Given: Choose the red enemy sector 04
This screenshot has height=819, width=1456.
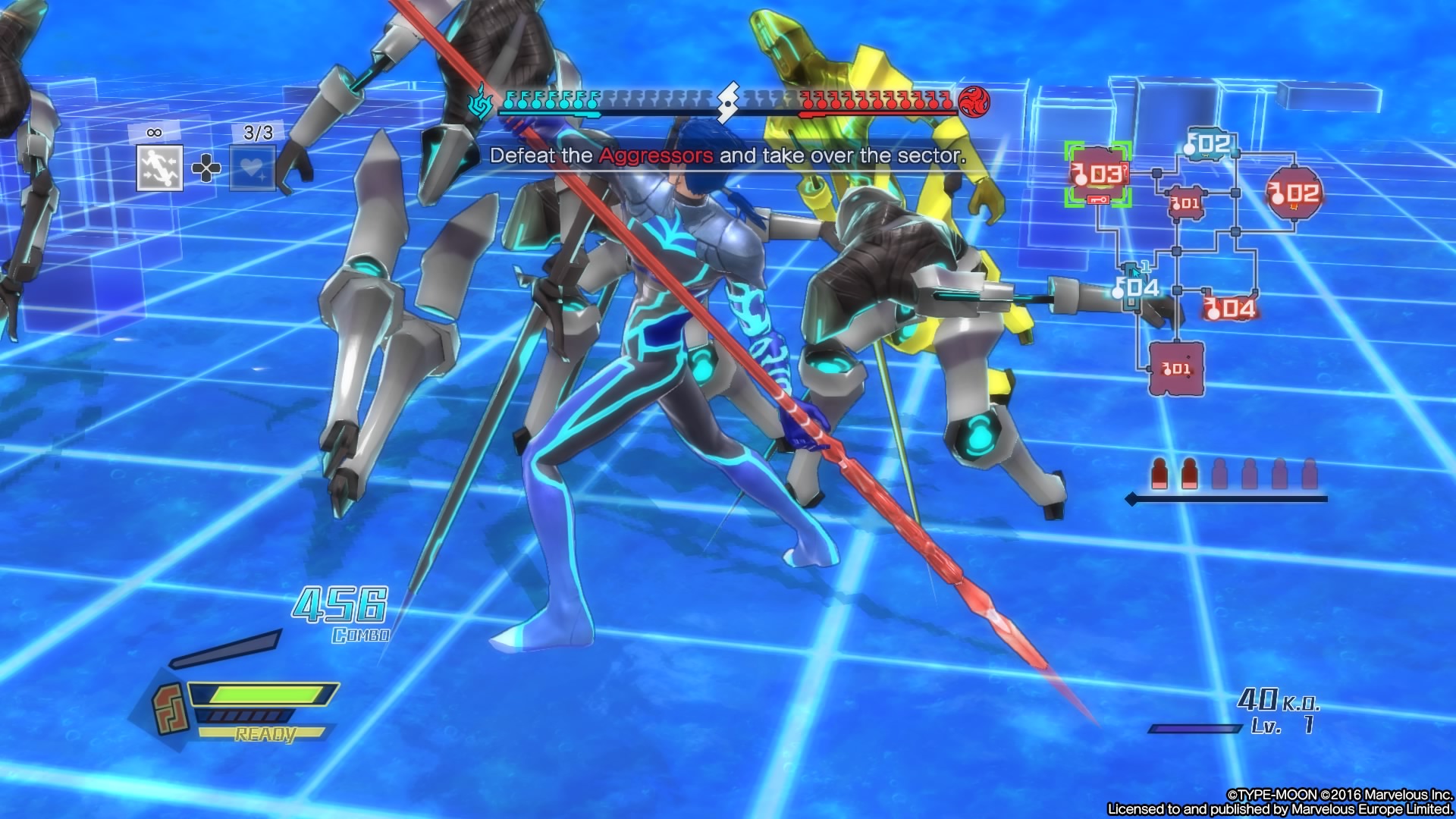Looking at the screenshot, I should 1230,308.
